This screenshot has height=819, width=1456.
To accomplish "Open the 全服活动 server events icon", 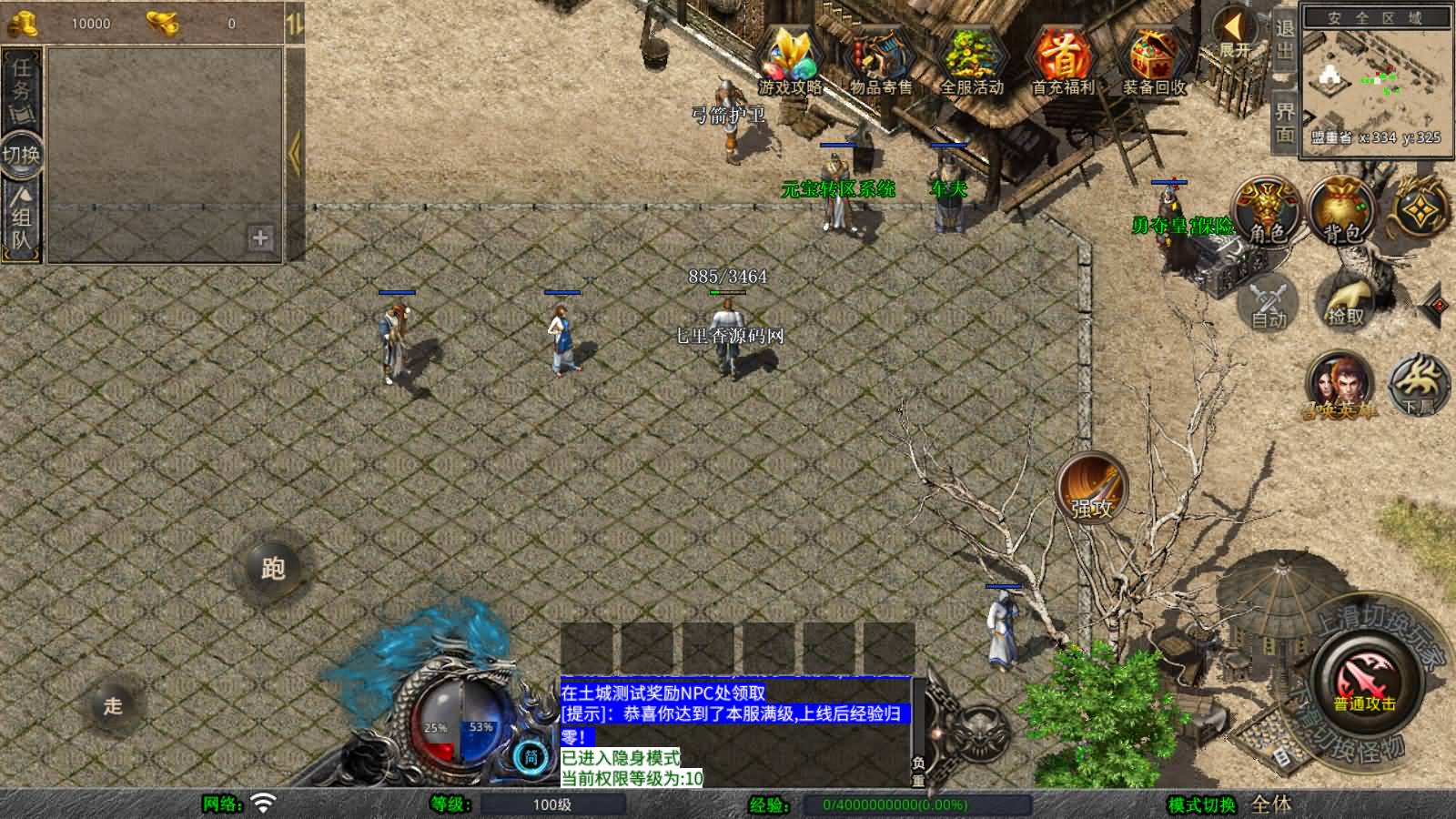I will [x=969, y=56].
